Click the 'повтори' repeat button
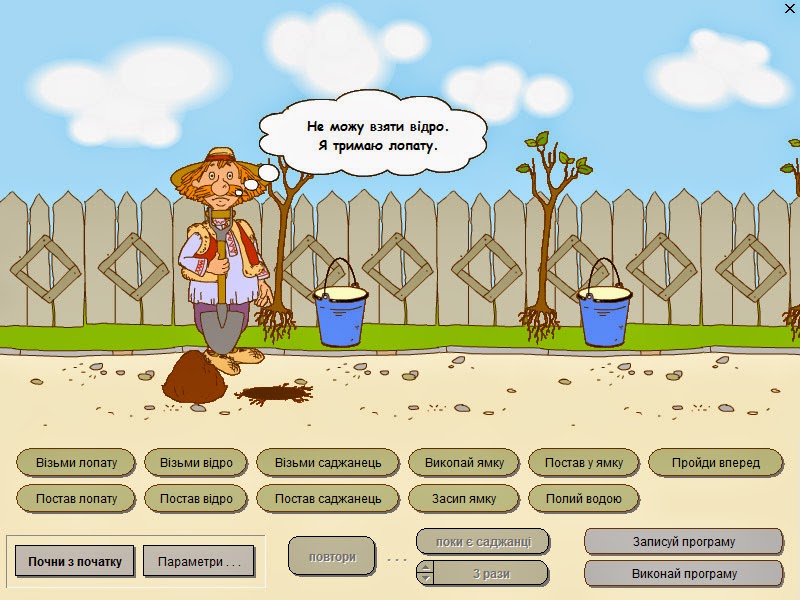Image resolution: width=800 pixels, height=600 pixels. pyautogui.click(x=331, y=557)
